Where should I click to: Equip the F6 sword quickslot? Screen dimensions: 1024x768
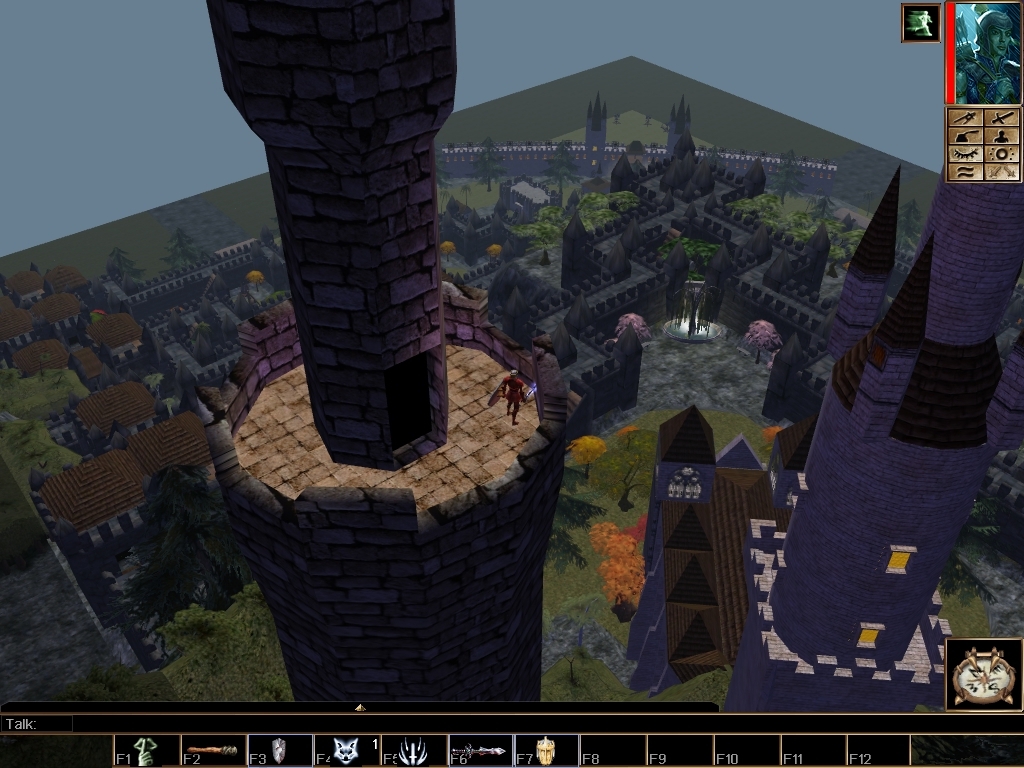[x=479, y=751]
